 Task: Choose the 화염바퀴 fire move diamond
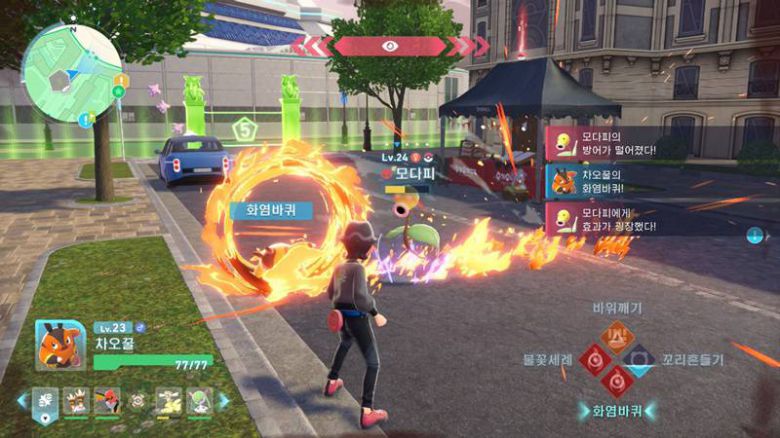[618, 380]
